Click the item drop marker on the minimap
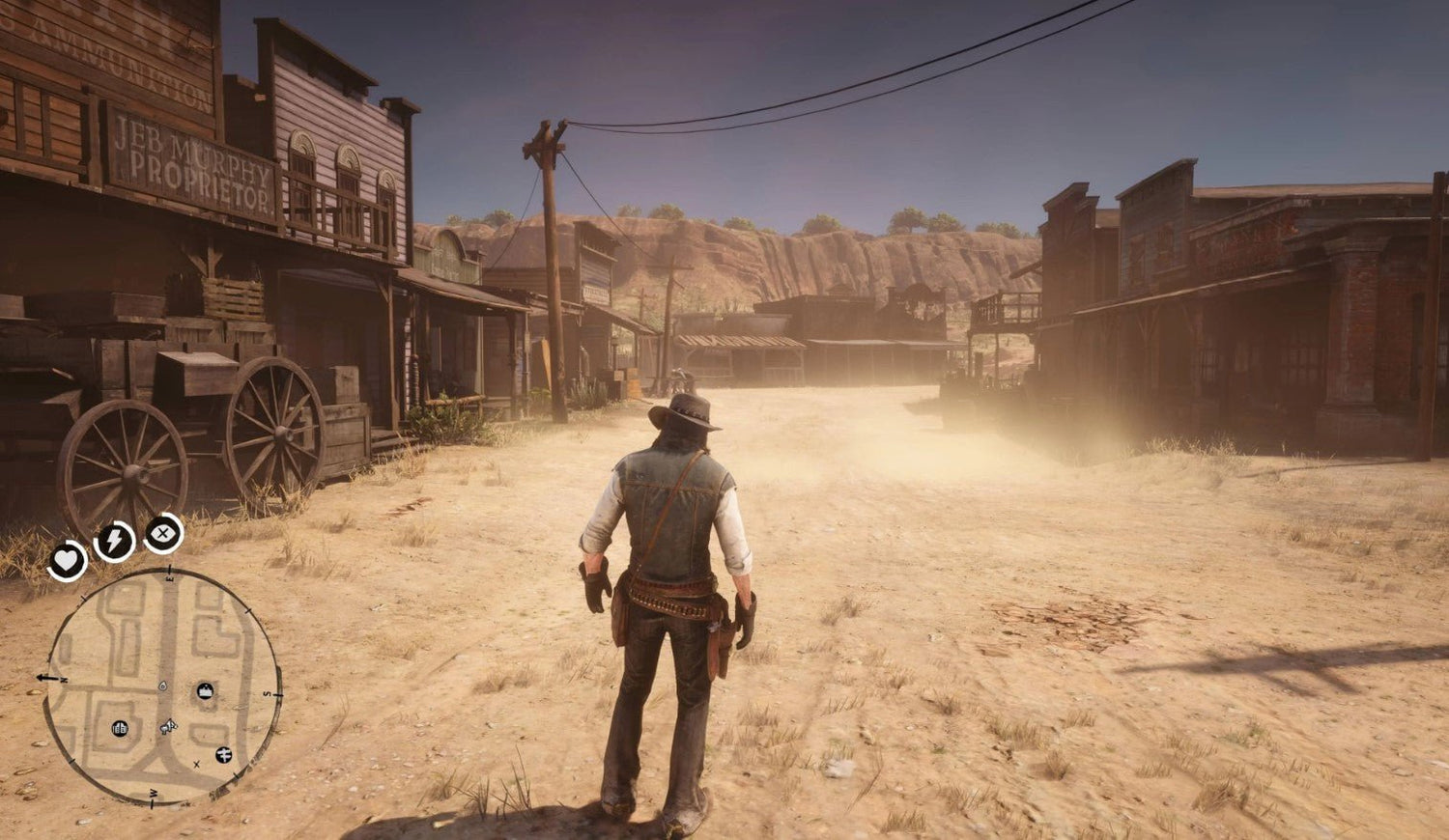The height and width of the screenshot is (840, 1449). tap(162, 686)
